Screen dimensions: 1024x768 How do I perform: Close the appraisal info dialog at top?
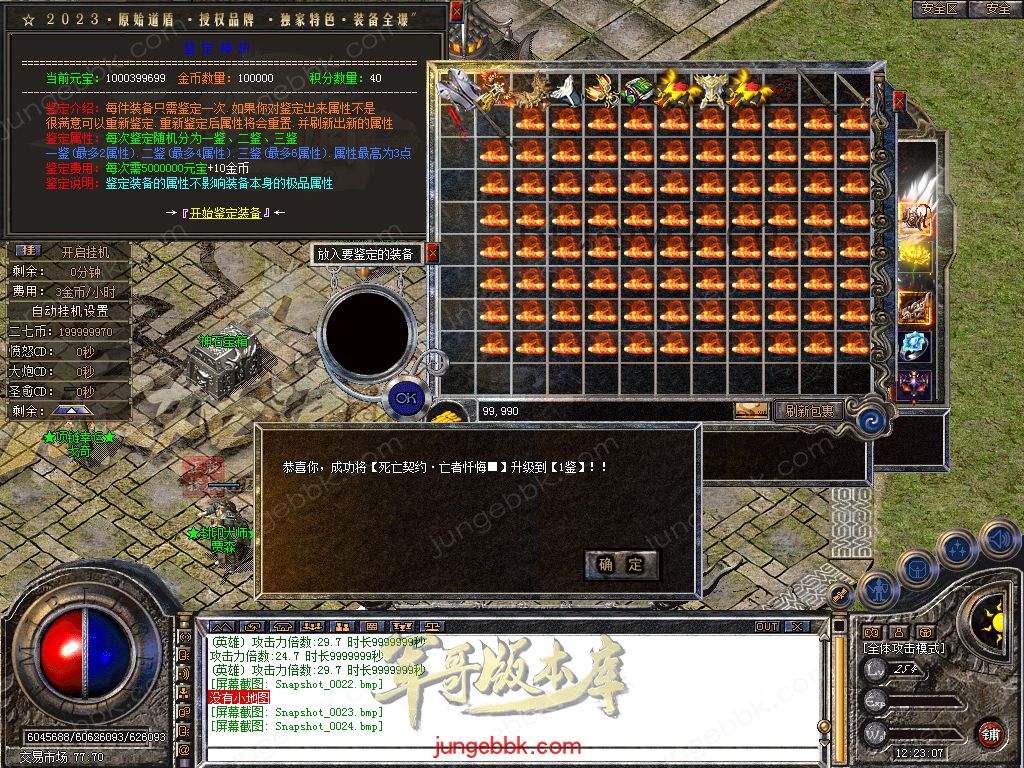456,12
